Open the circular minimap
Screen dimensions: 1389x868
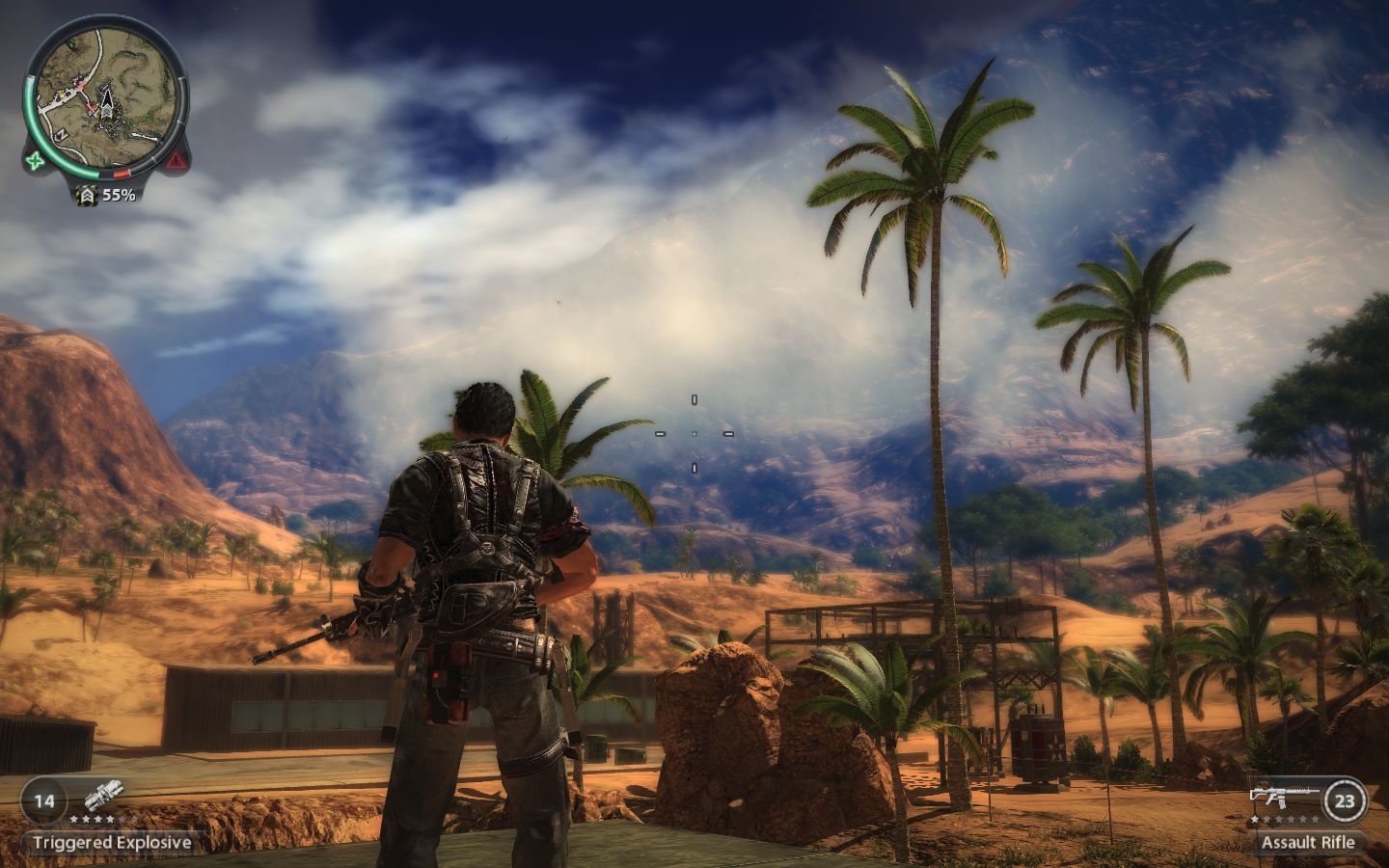(x=105, y=93)
